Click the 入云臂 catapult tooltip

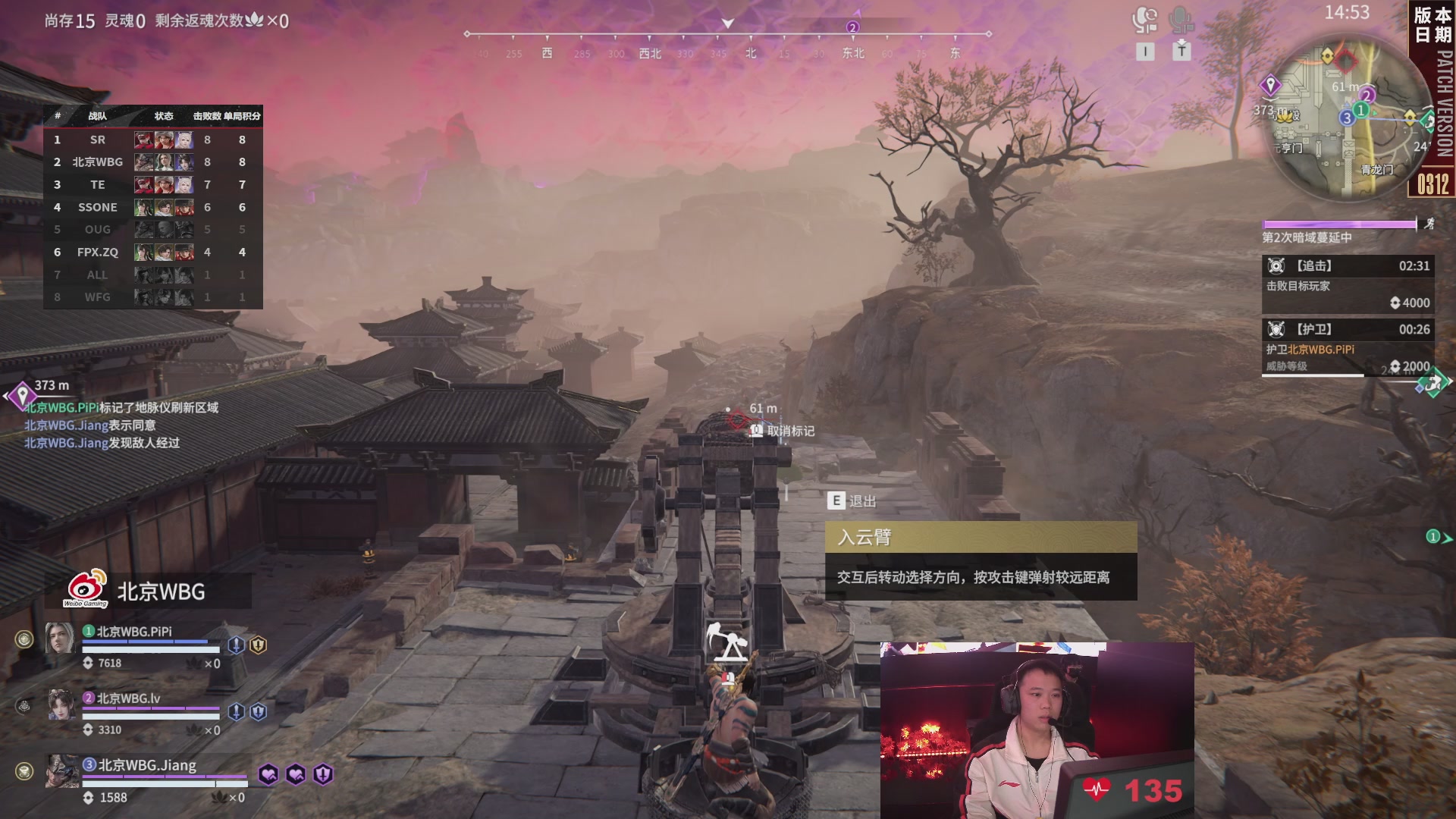pyautogui.click(x=981, y=560)
